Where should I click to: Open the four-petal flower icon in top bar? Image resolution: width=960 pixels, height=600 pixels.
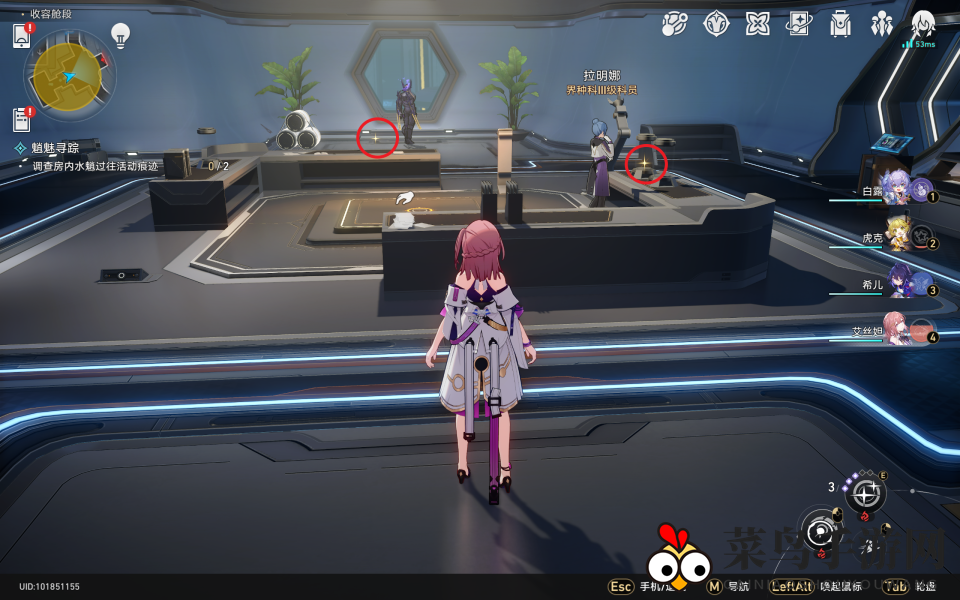[757, 24]
